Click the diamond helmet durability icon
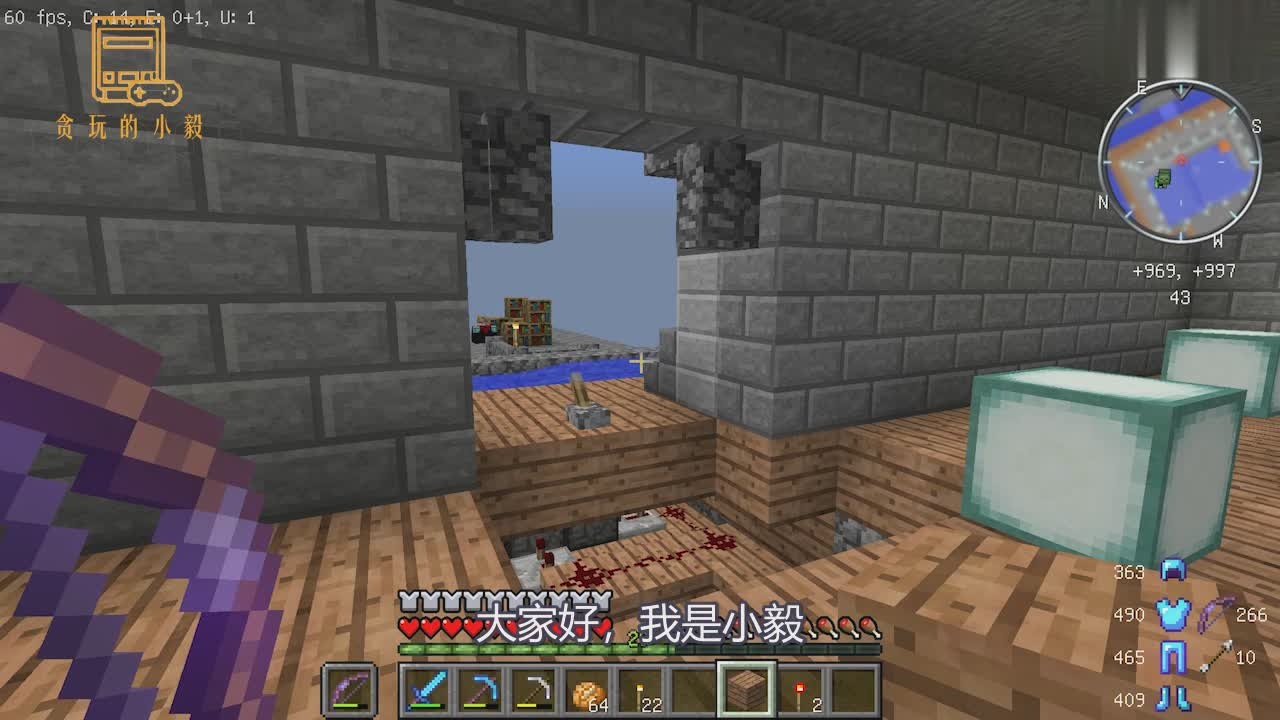The image size is (1280, 720). click(x=1172, y=570)
